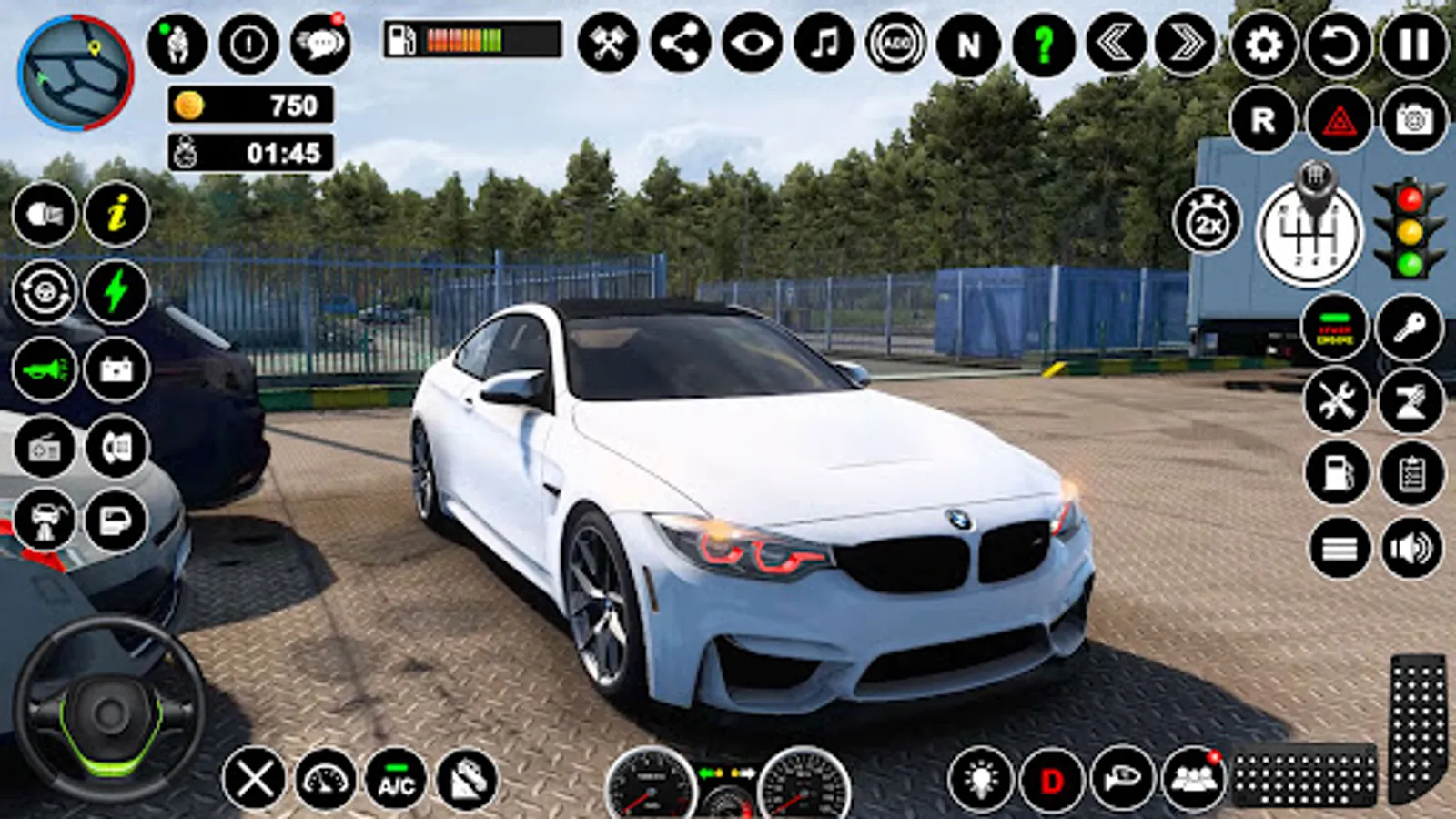Turn on the light bulb headlights
This screenshot has width=1456, height=819.
point(980,780)
